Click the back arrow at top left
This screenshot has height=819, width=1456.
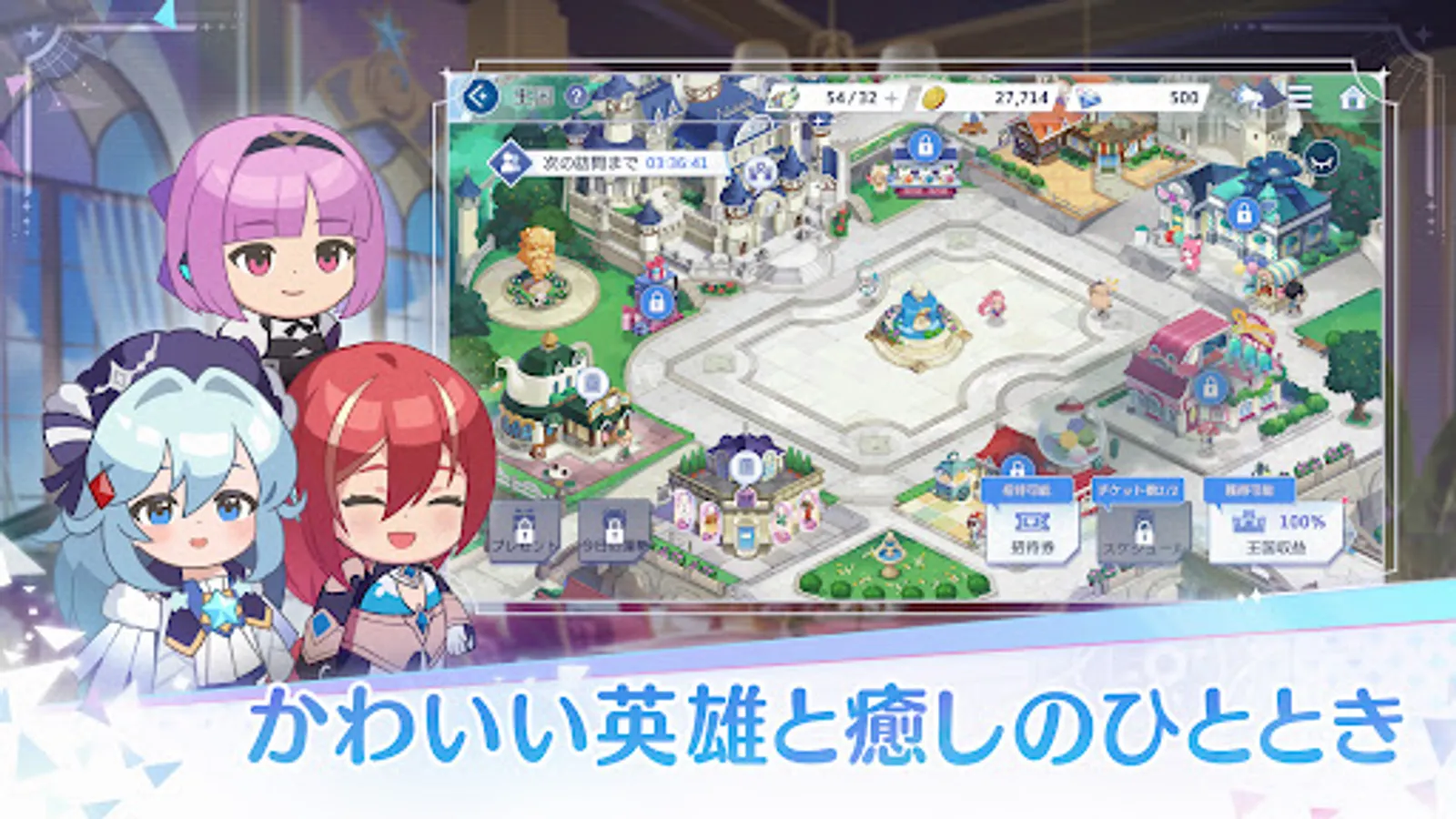(x=478, y=97)
